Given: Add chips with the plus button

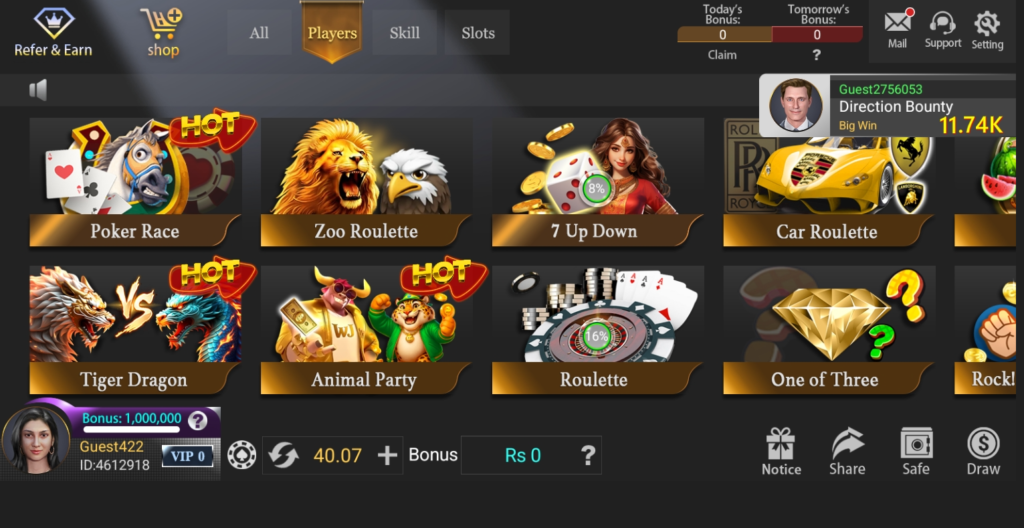Looking at the screenshot, I should click(387, 456).
